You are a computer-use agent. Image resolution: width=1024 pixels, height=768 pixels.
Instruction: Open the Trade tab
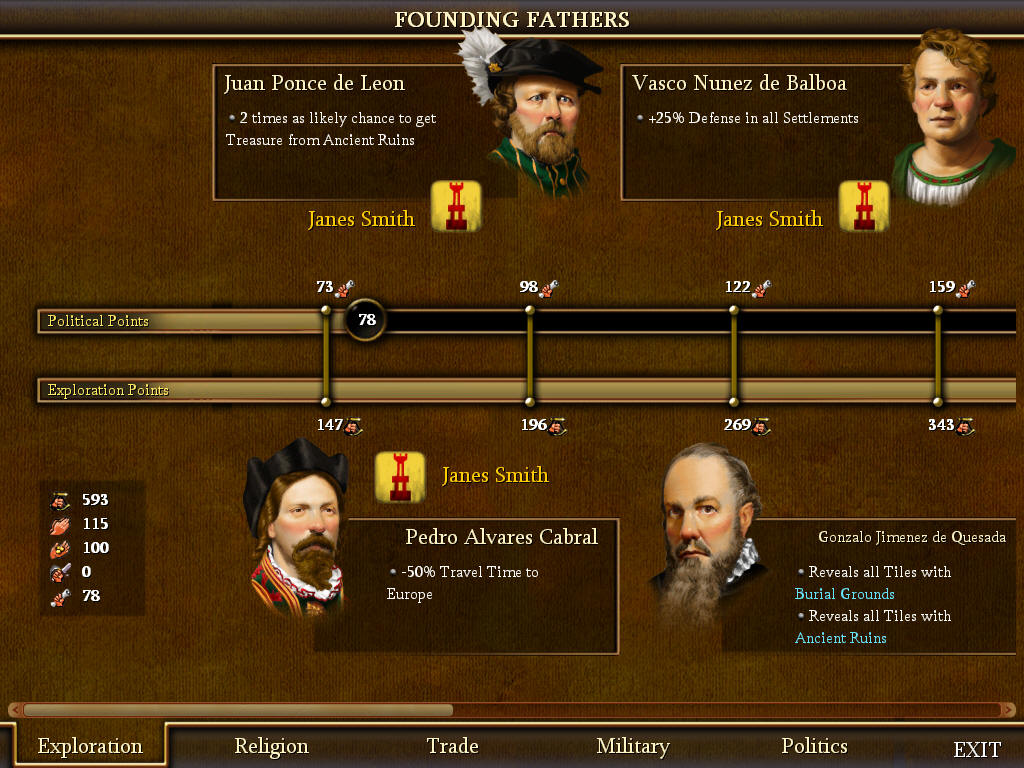tap(452, 746)
